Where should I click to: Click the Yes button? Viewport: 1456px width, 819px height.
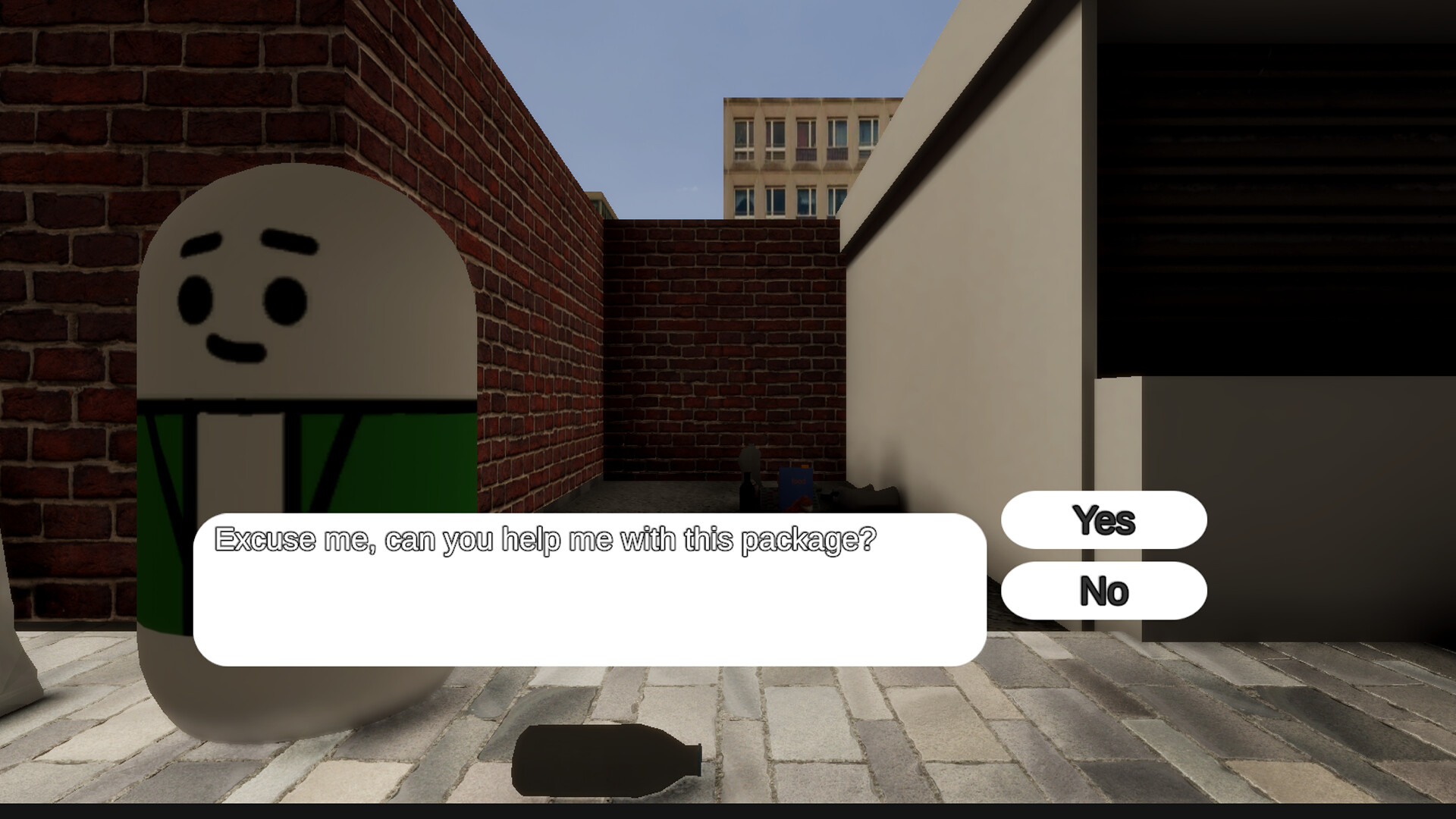pyautogui.click(x=1103, y=519)
